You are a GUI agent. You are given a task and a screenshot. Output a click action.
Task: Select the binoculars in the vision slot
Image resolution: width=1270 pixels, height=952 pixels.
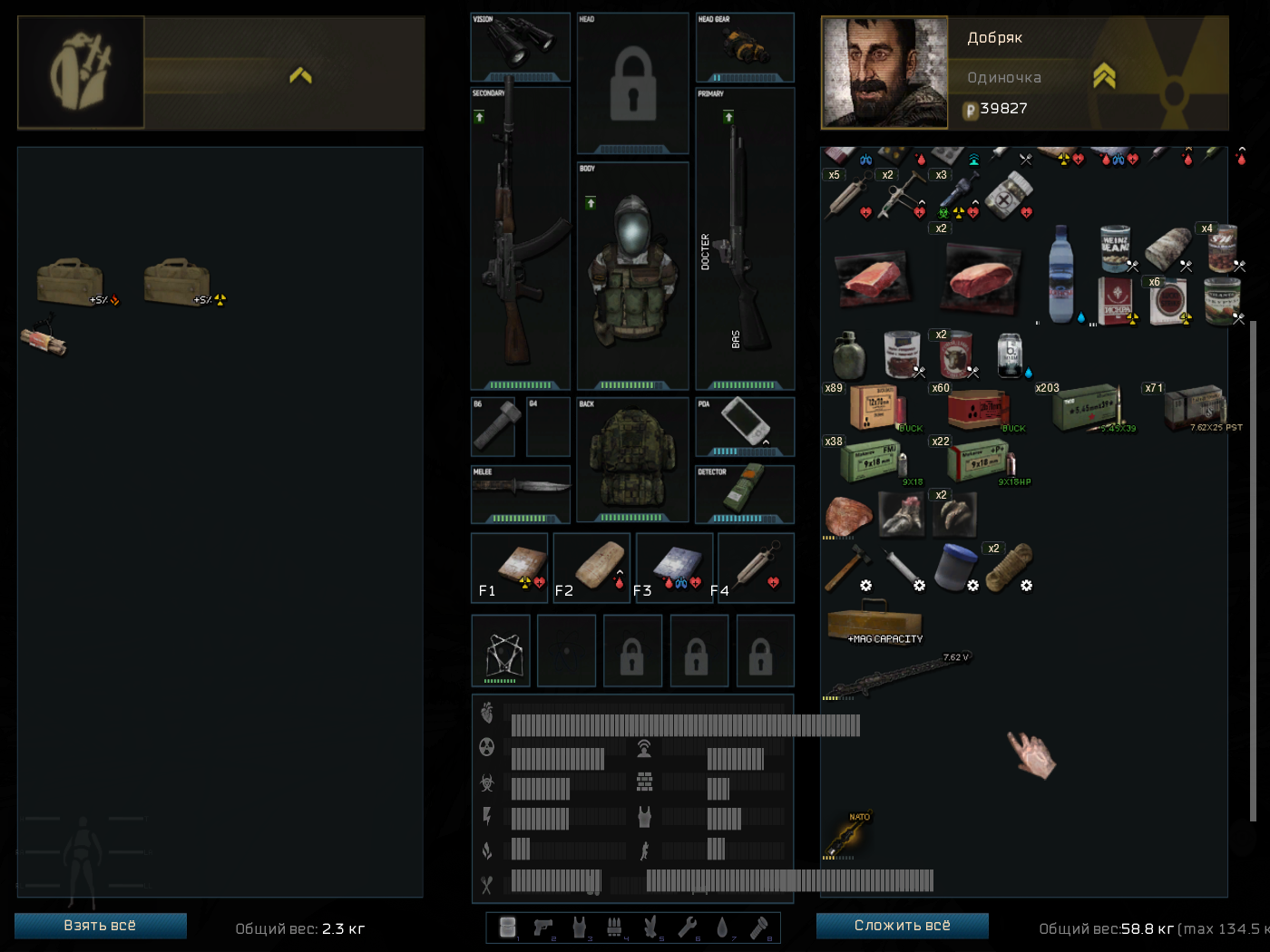pyautogui.click(x=520, y=44)
